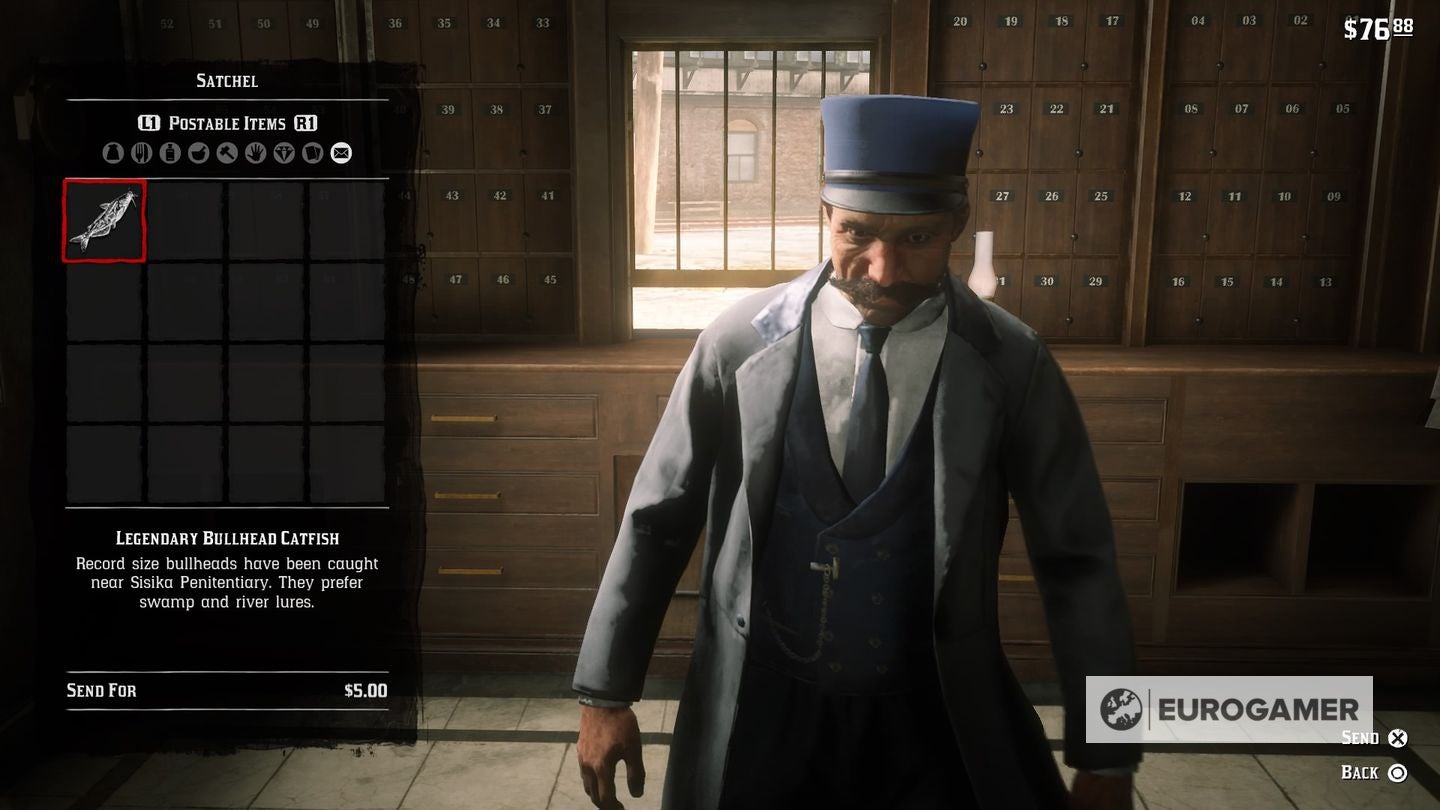Click the circle glyph beside Back
Screen dimensions: 1440x810
(x=1400, y=773)
